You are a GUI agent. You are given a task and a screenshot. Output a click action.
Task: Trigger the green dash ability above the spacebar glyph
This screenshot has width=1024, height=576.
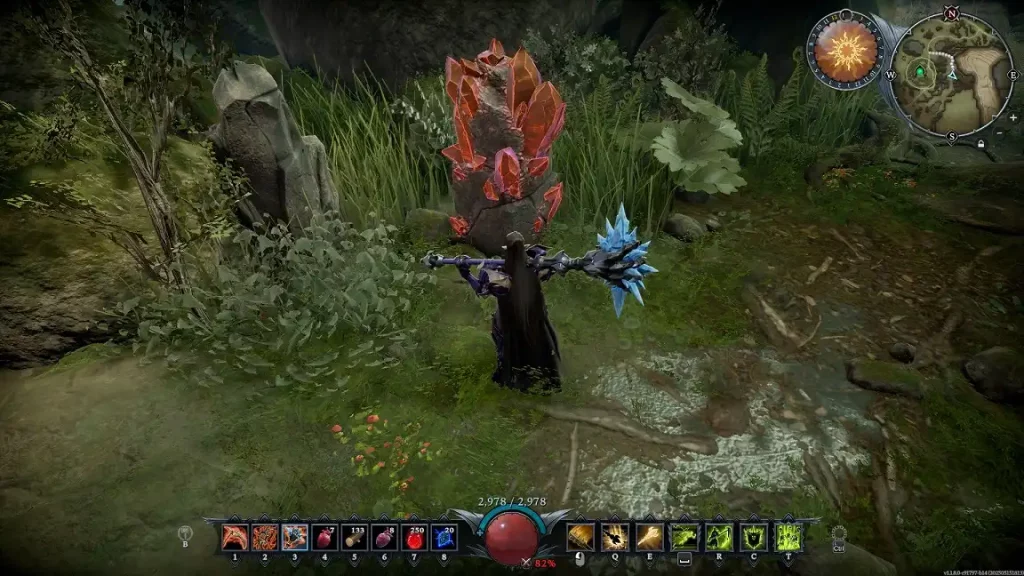pyautogui.click(x=685, y=538)
